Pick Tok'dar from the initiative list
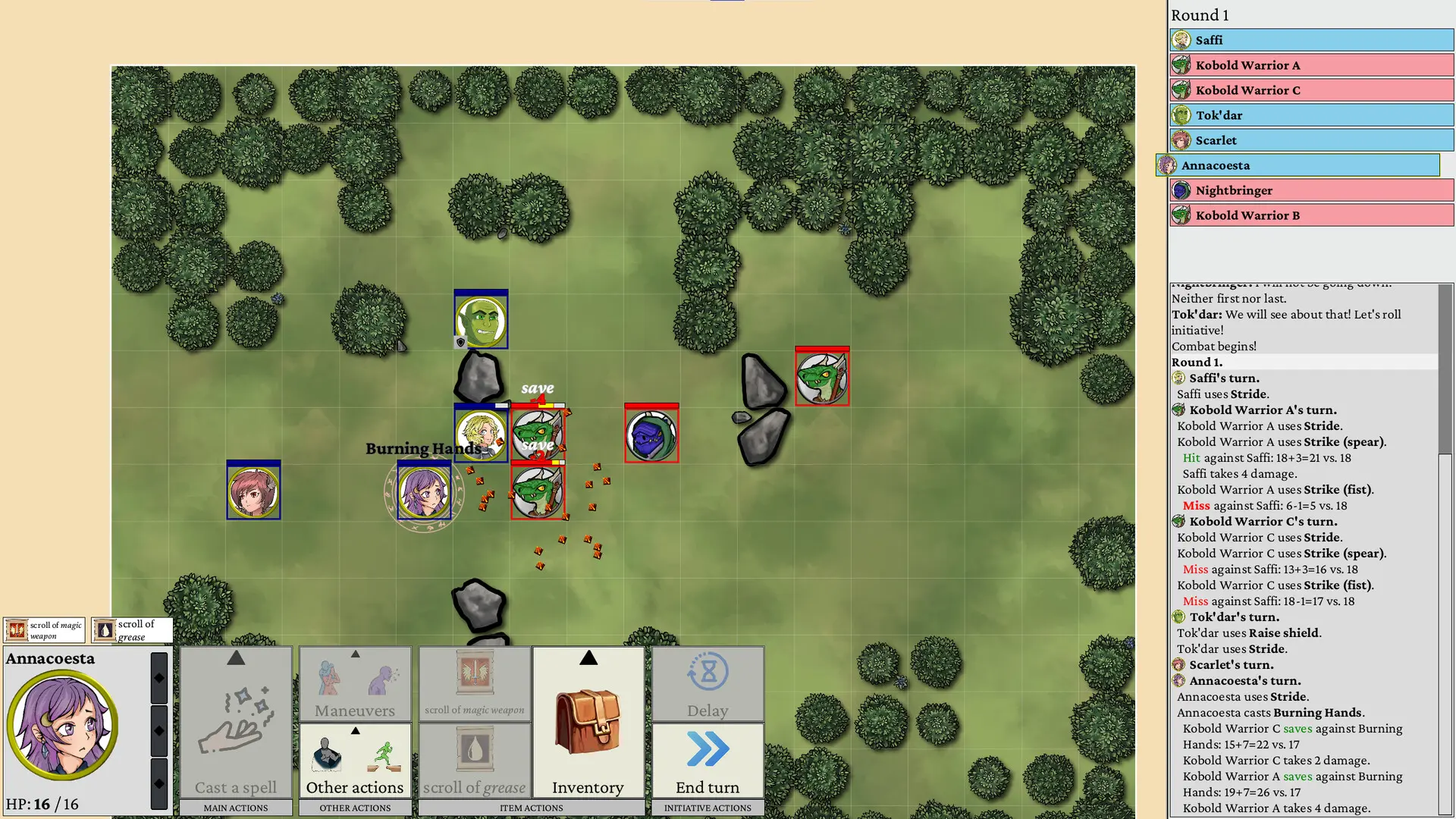Viewport: 1456px width, 819px height. 1311,115
